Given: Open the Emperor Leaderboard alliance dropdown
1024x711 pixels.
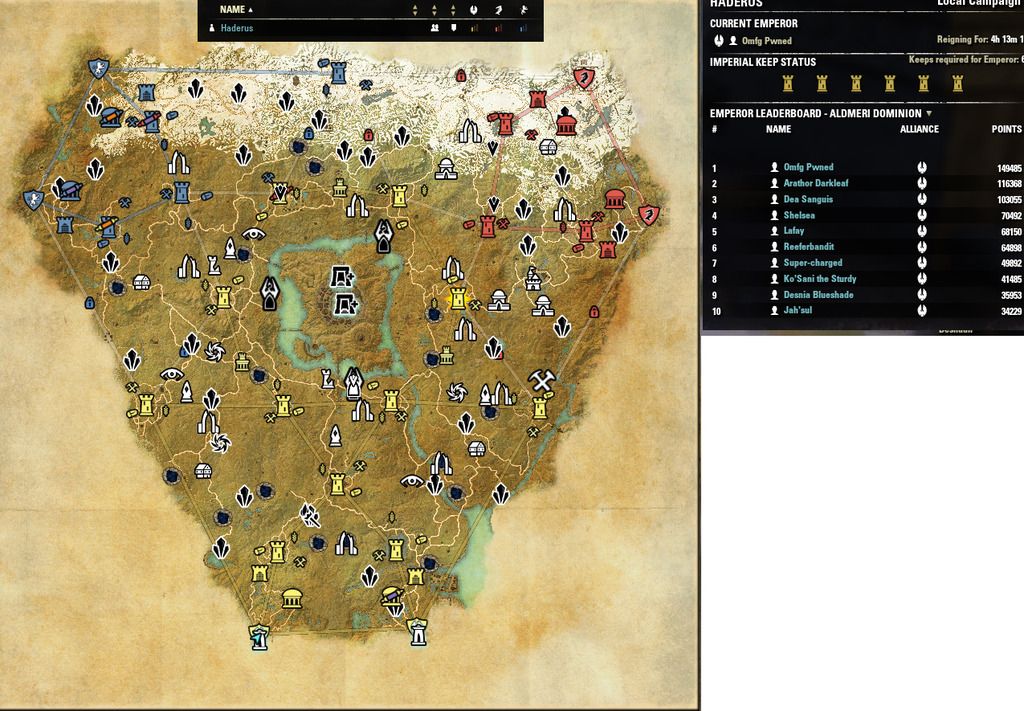Looking at the screenshot, I should point(929,114).
